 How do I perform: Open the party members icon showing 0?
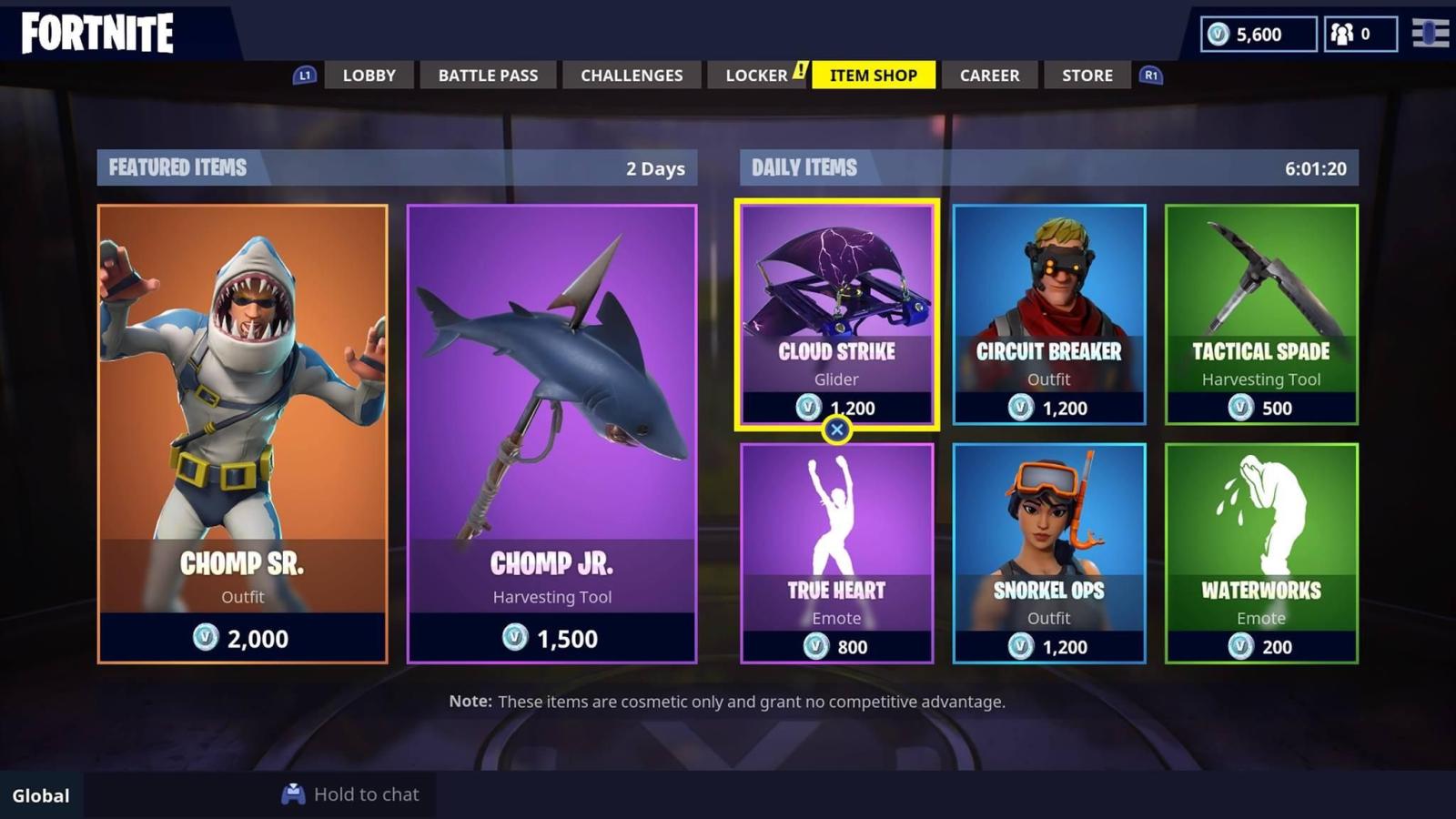(1344, 35)
